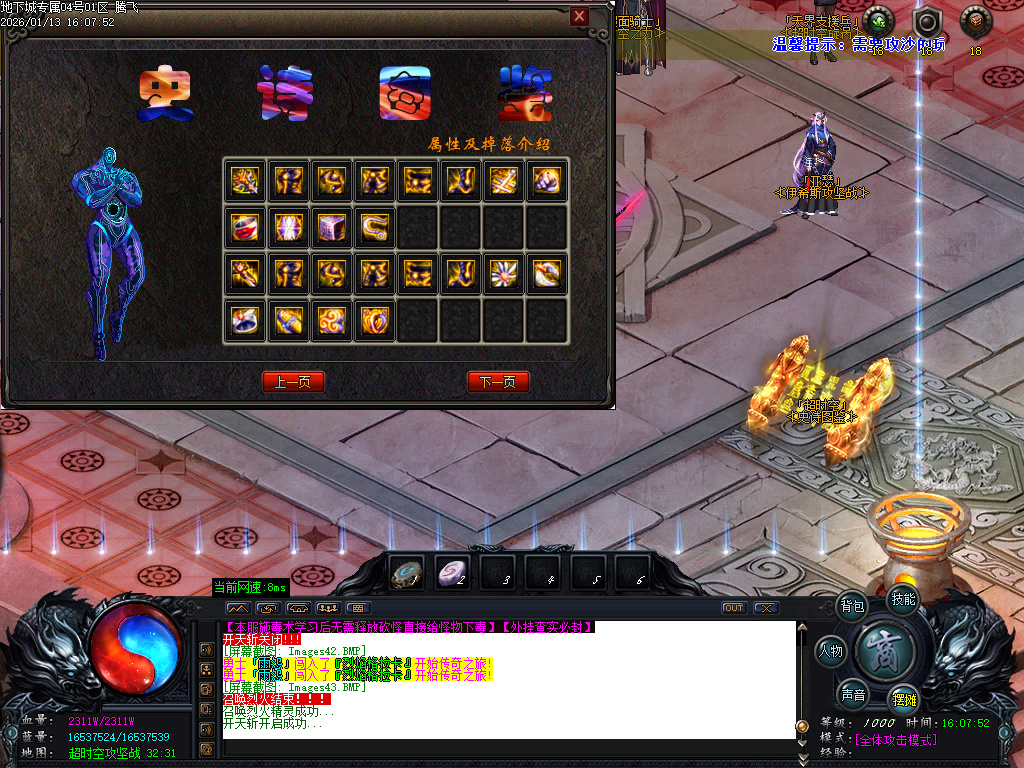
Task: Open the 摆摊 stall button
Action: tap(903, 699)
